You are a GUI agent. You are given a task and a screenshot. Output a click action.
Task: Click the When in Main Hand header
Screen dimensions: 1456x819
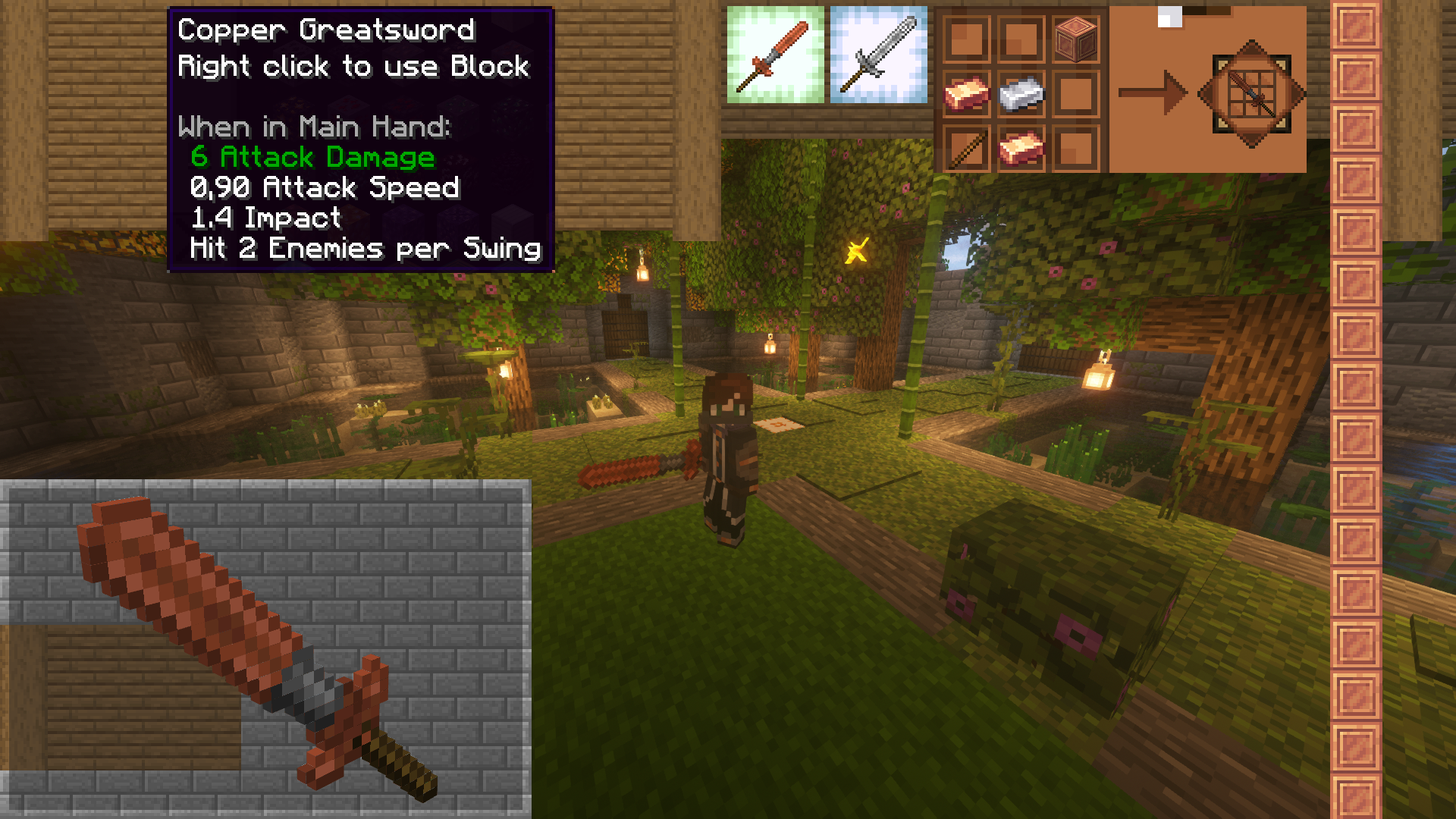(315, 127)
